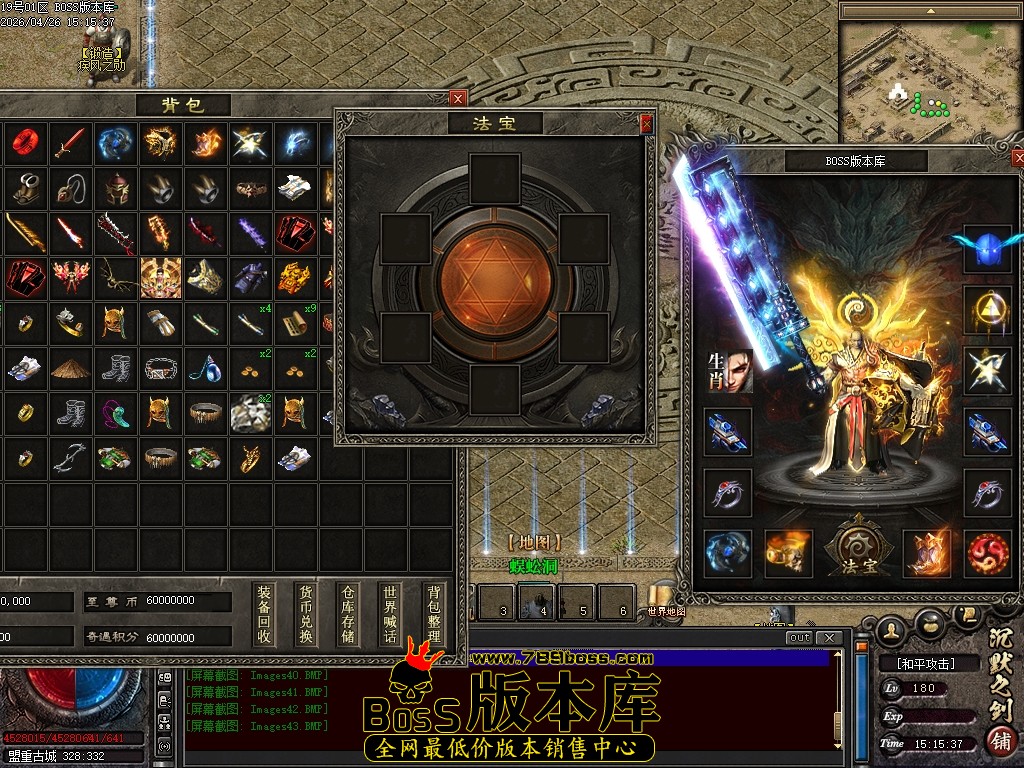Image resolution: width=1024 pixels, height=768 pixels.
Task: Click the 世界喊话 world shout button
Action: click(x=390, y=614)
